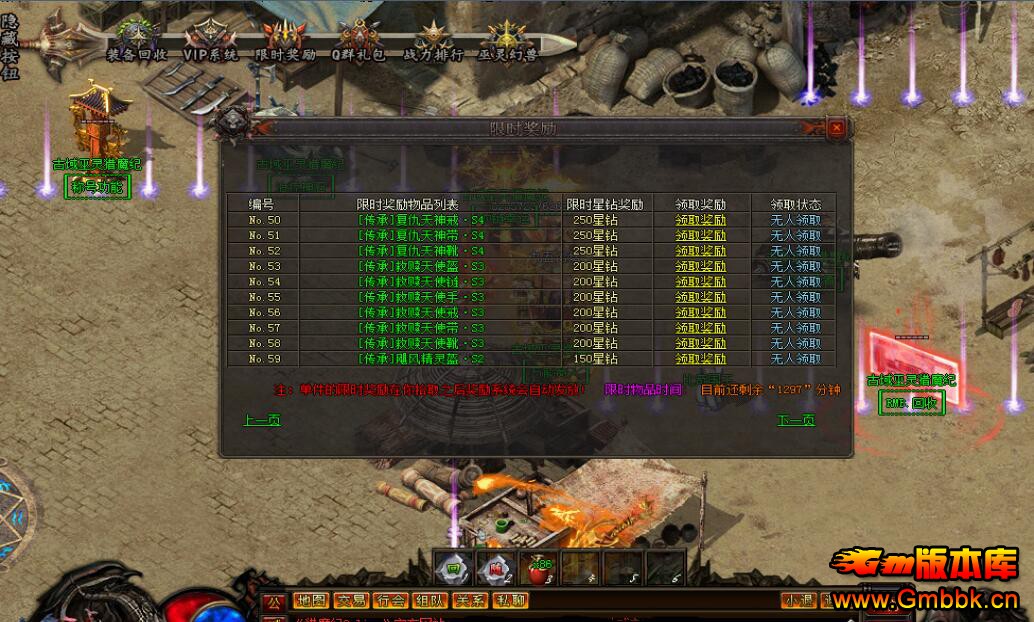Image resolution: width=1034 pixels, height=622 pixels.
Task: Claim reward for No.50 复仇天神戒·S4
Action: (700, 220)
